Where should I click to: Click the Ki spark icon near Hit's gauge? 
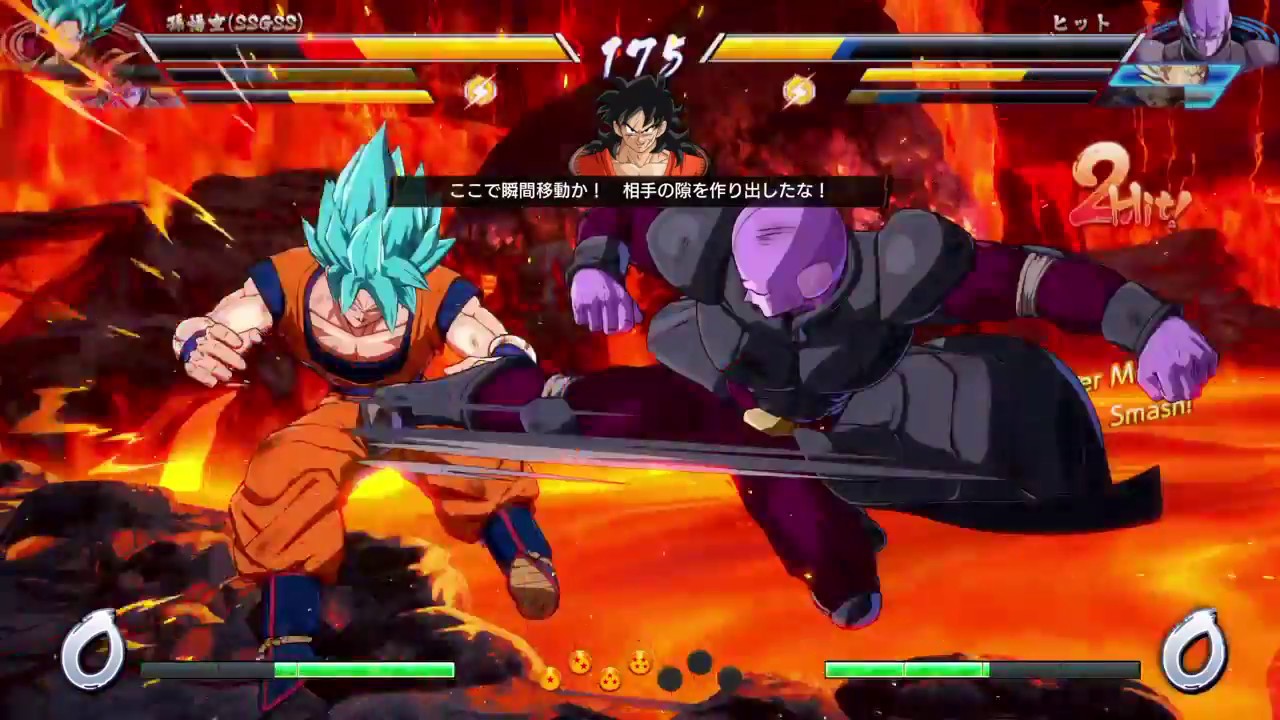click(795, 89)
